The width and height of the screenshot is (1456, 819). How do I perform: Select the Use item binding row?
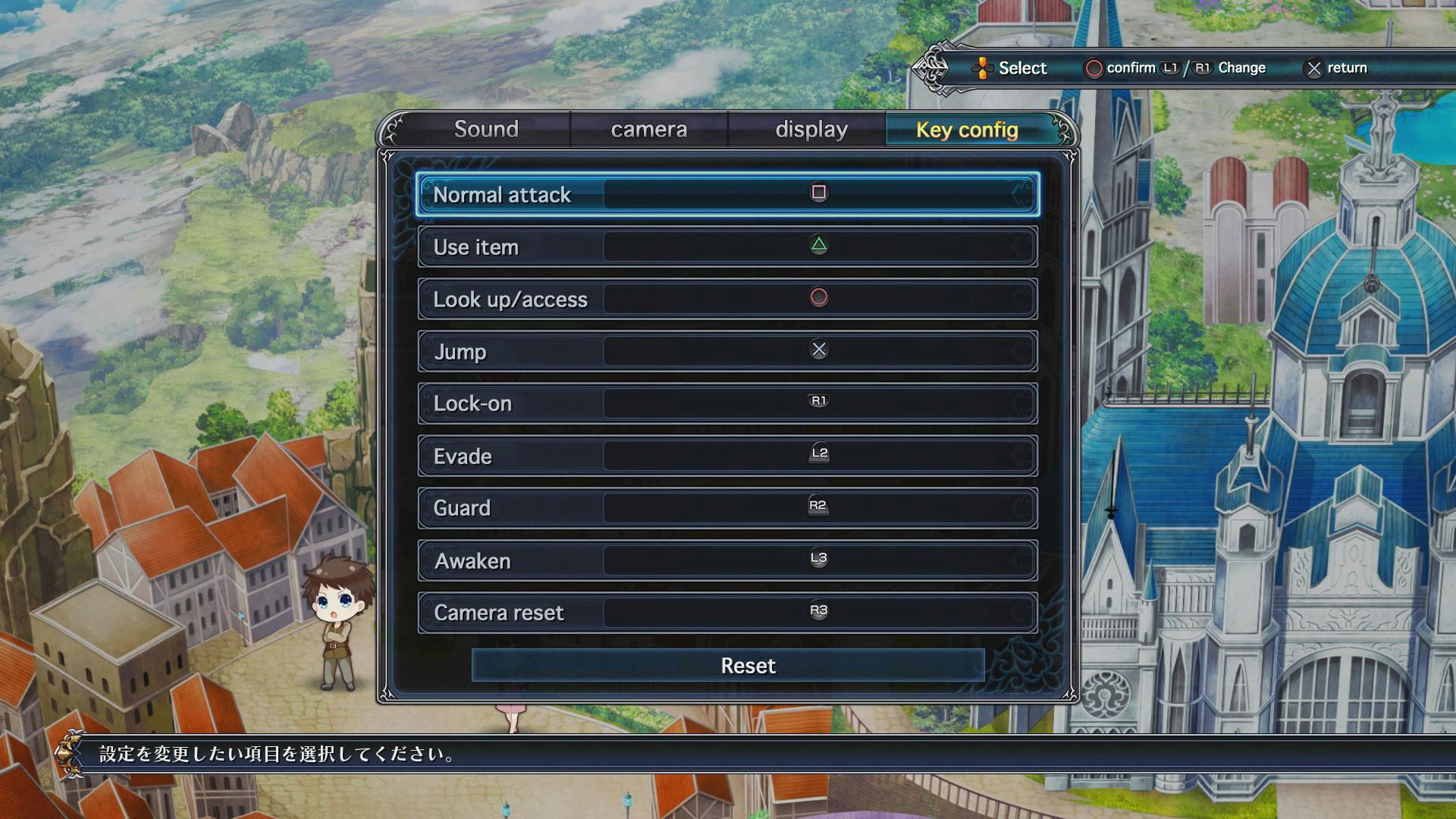tap(727, 246)
